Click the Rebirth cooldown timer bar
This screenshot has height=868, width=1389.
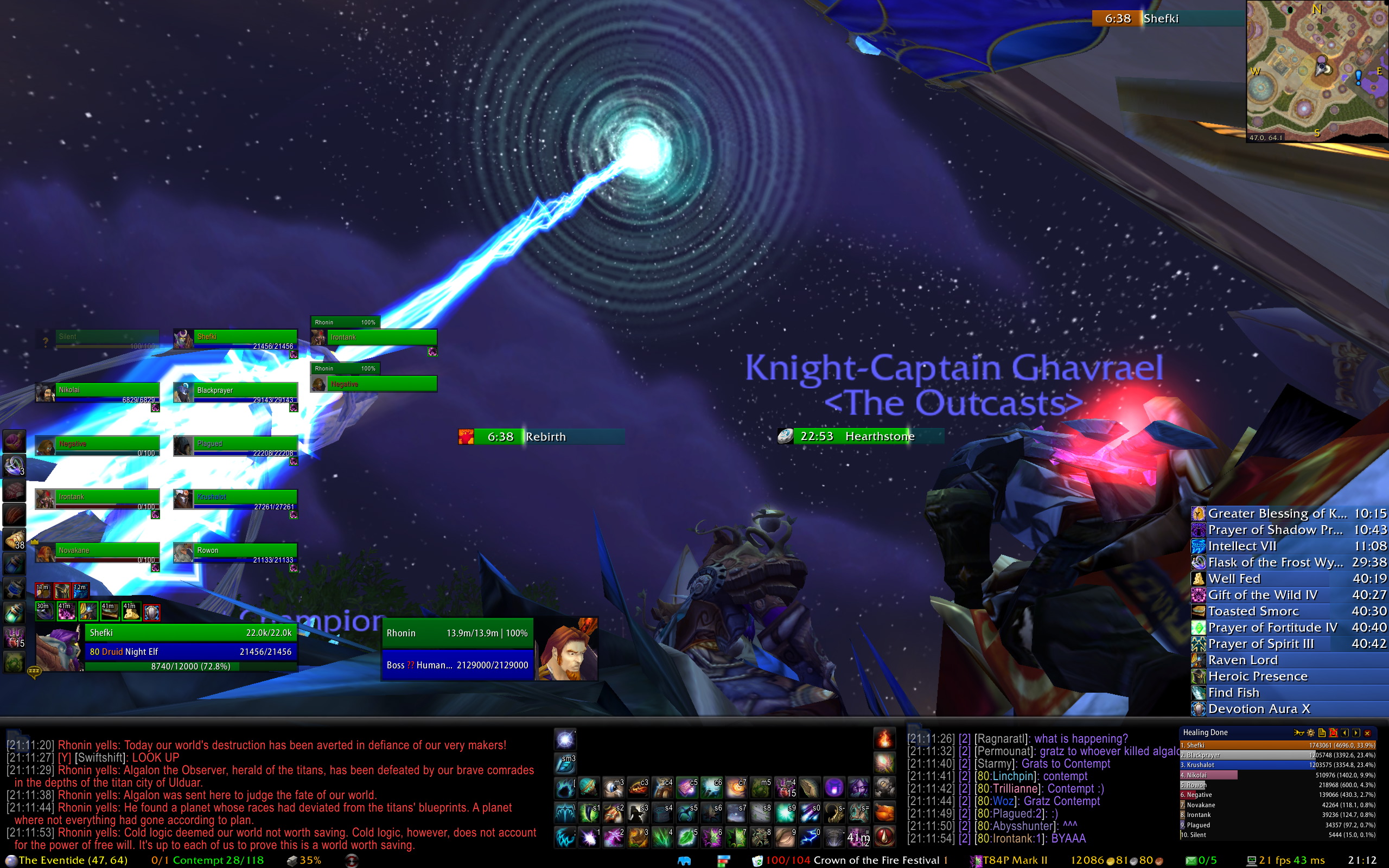(541, 437)
